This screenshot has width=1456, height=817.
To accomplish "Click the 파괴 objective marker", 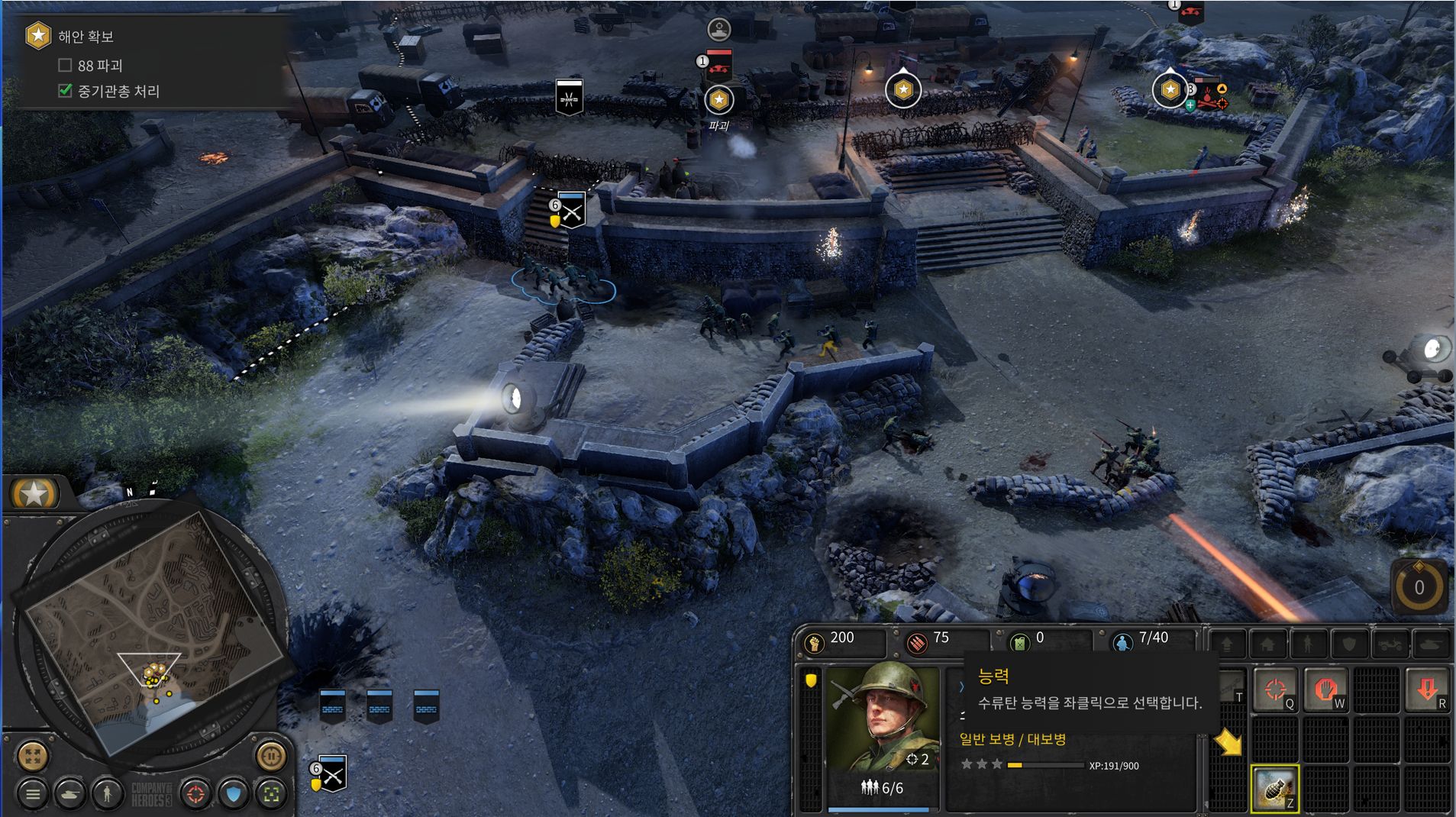I will (x=718, y=100).
